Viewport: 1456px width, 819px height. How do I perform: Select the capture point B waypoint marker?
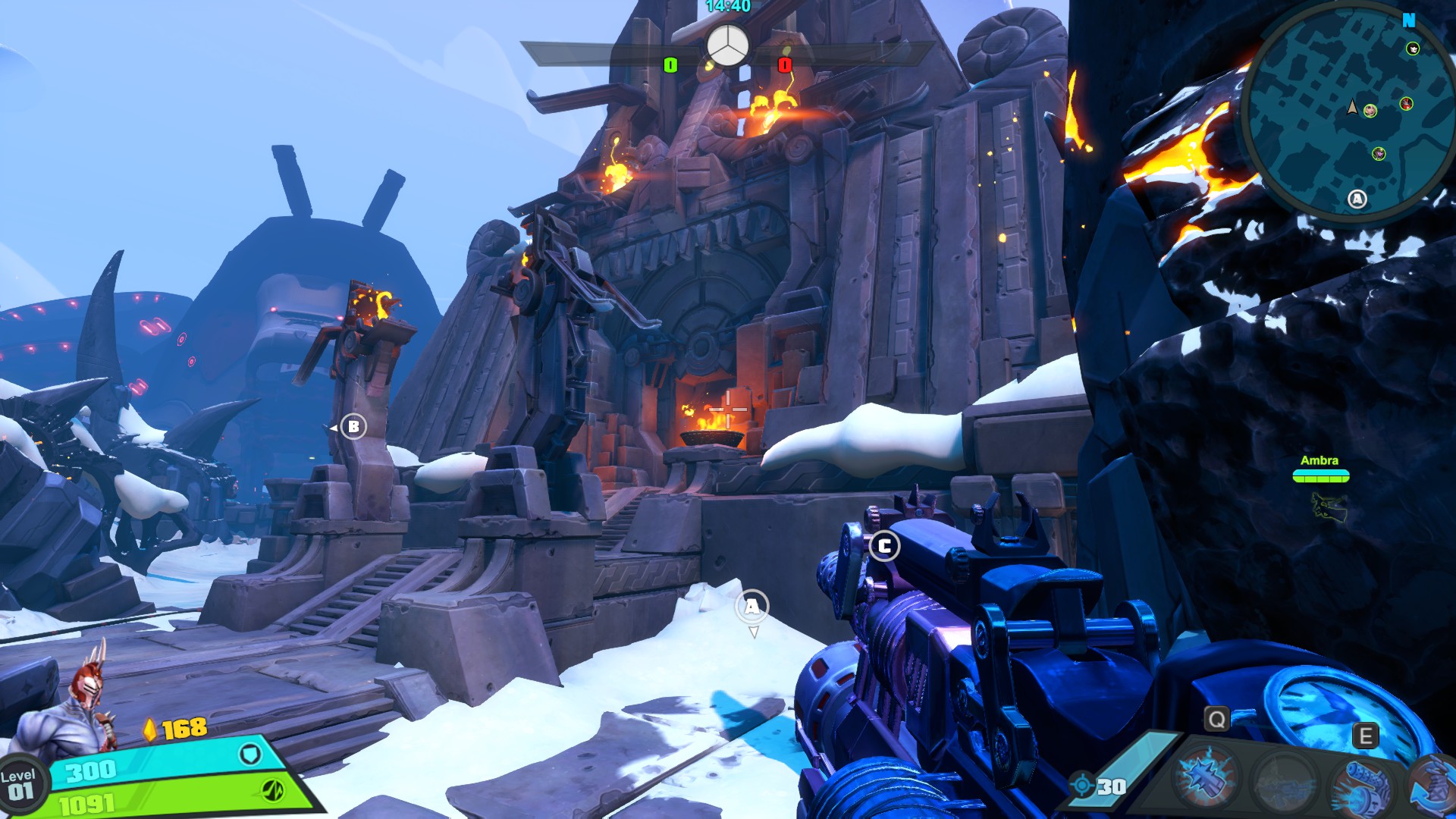(353, 426)
